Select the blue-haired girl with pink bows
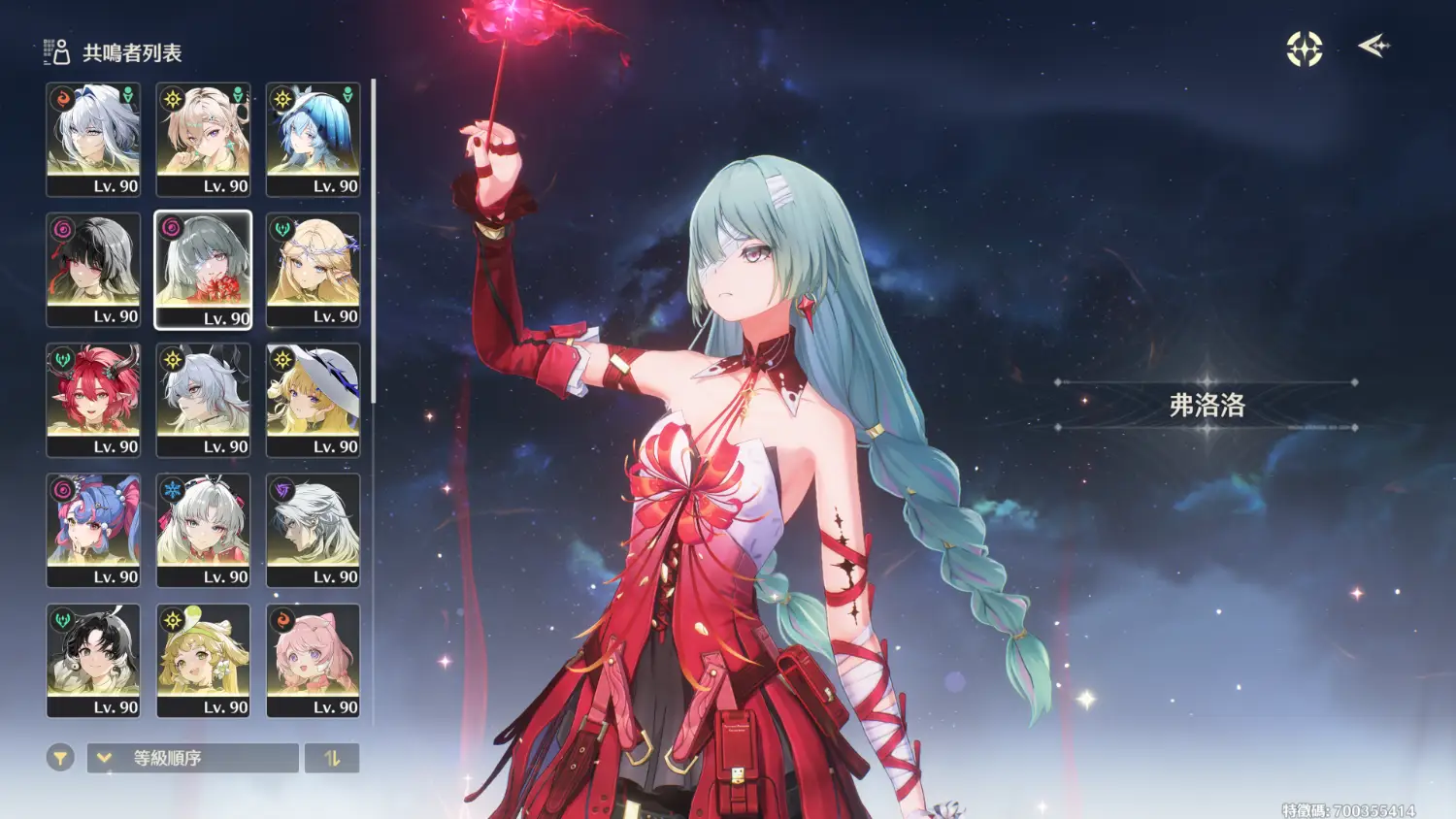This screenshot has height=819, width=1456. [x=93, y=530]
